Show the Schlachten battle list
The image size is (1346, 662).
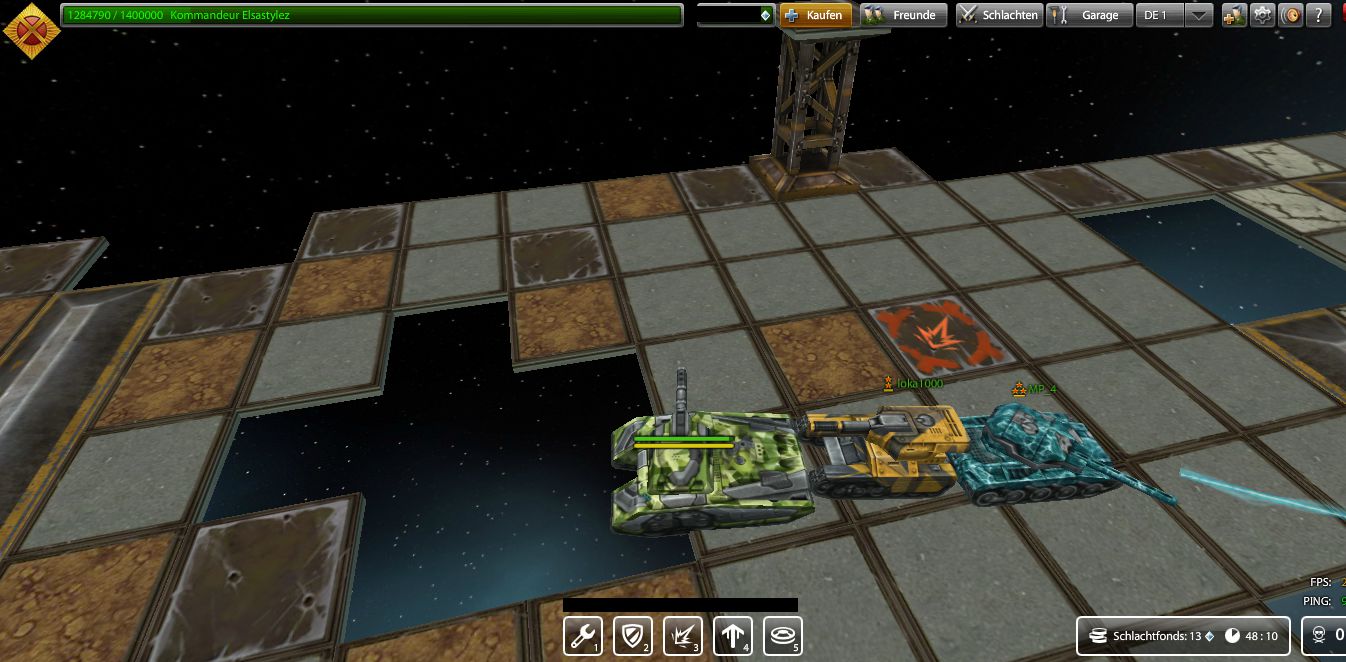point(998,15)
